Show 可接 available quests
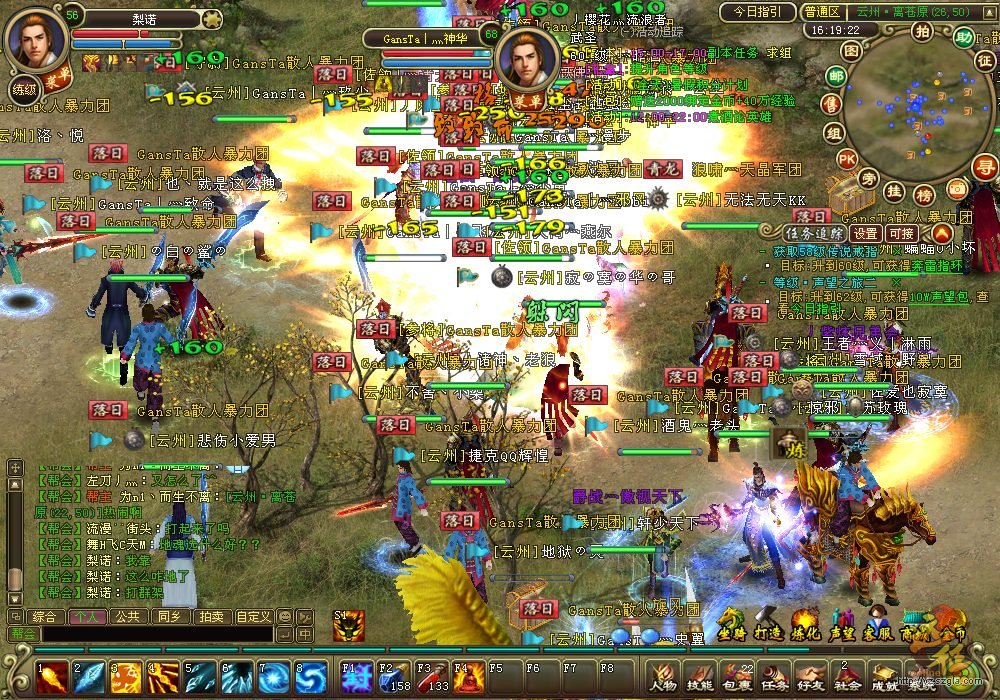The width and height of the screenshot is (1000, 700). pyautogui.click(x=902, y=233)
